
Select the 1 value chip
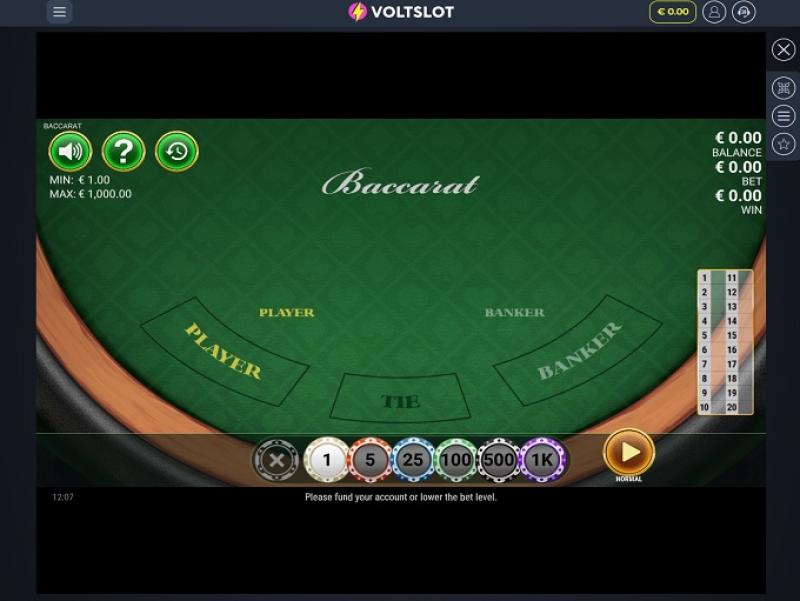click(x=326, y=460)
